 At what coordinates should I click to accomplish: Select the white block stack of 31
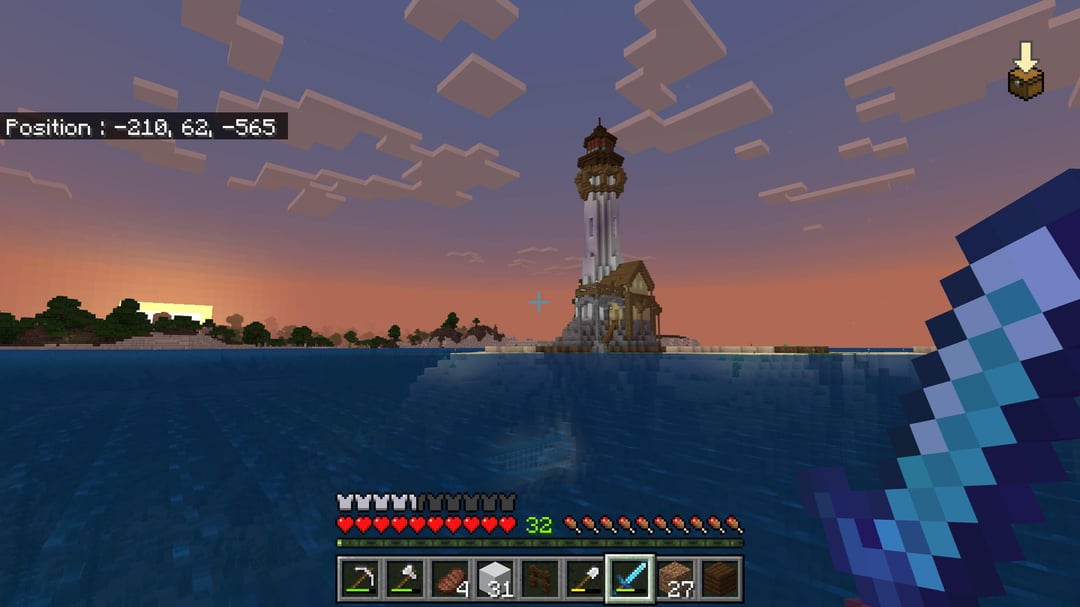pos(494,579)
